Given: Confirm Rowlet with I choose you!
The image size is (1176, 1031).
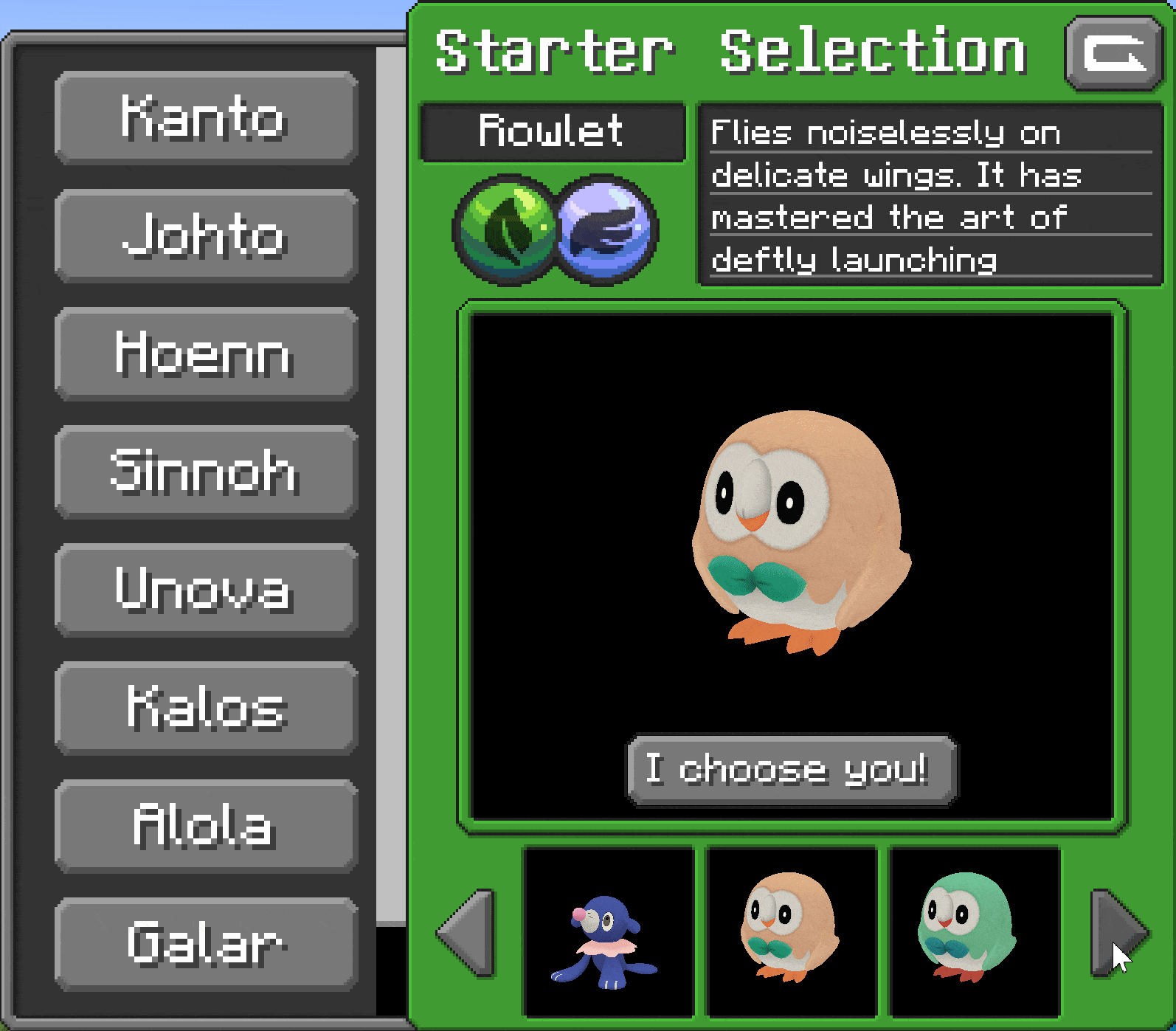Looking at the screenshot, I should click(x=792, y=770).
